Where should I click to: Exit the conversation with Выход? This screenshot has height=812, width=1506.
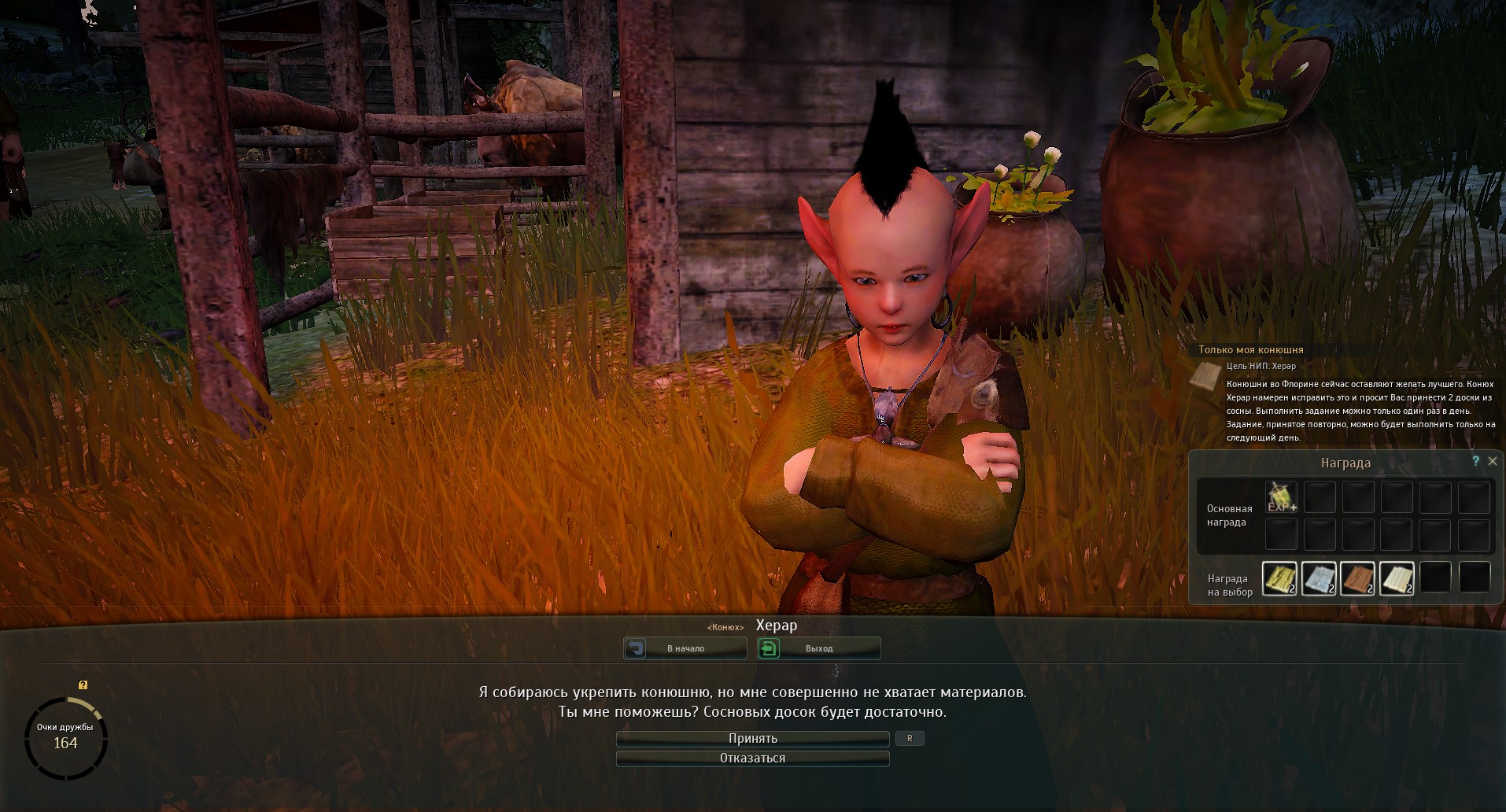(x=818, y=648)
